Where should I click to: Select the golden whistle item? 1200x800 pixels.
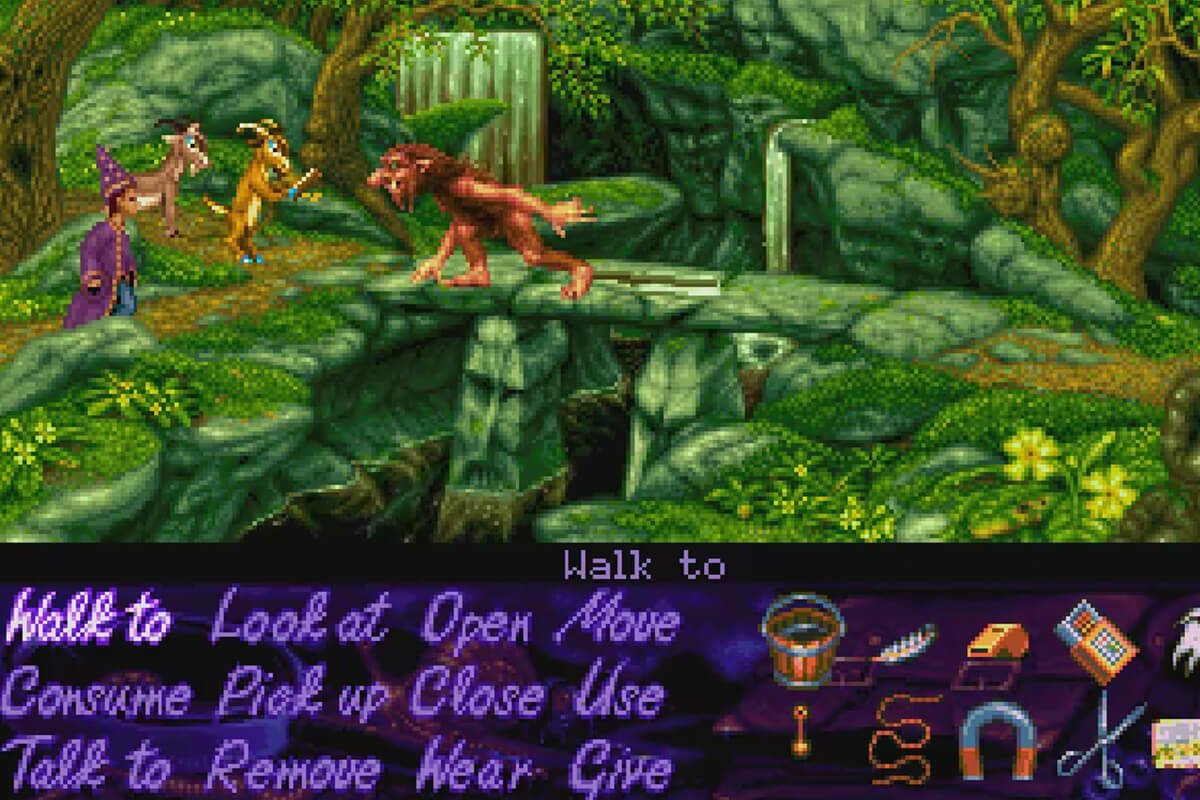point(993,640)
